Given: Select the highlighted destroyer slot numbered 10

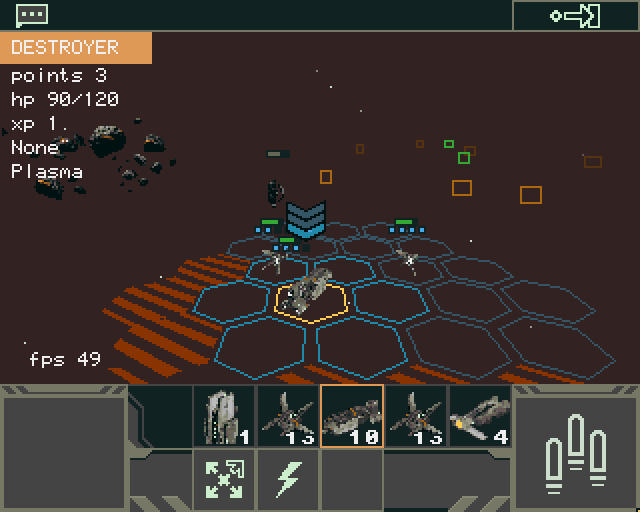Looking at the screenshot, I should point(351,416).
